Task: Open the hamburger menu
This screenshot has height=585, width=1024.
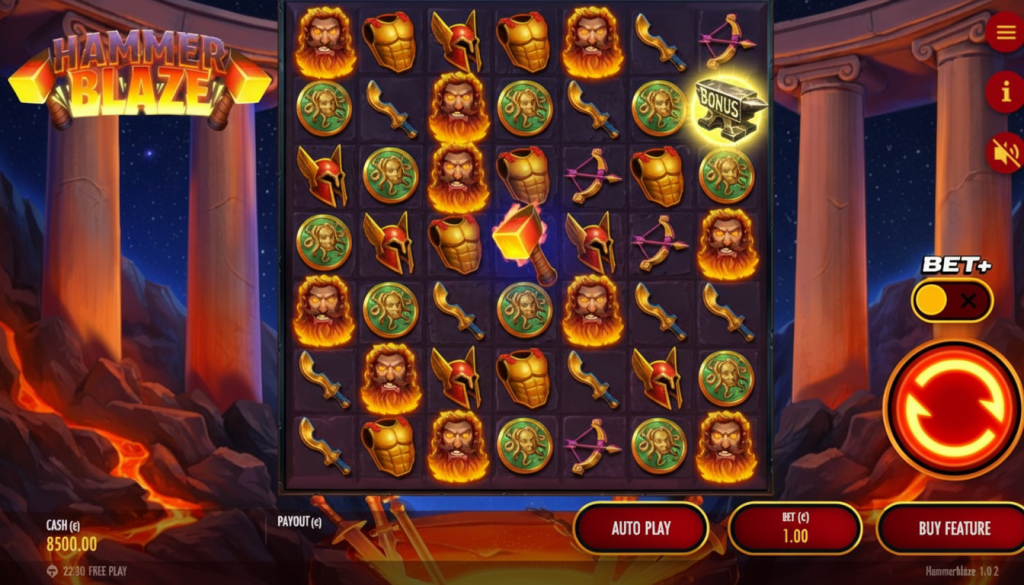Action: pyautogui.click(x=1004, y=33)
